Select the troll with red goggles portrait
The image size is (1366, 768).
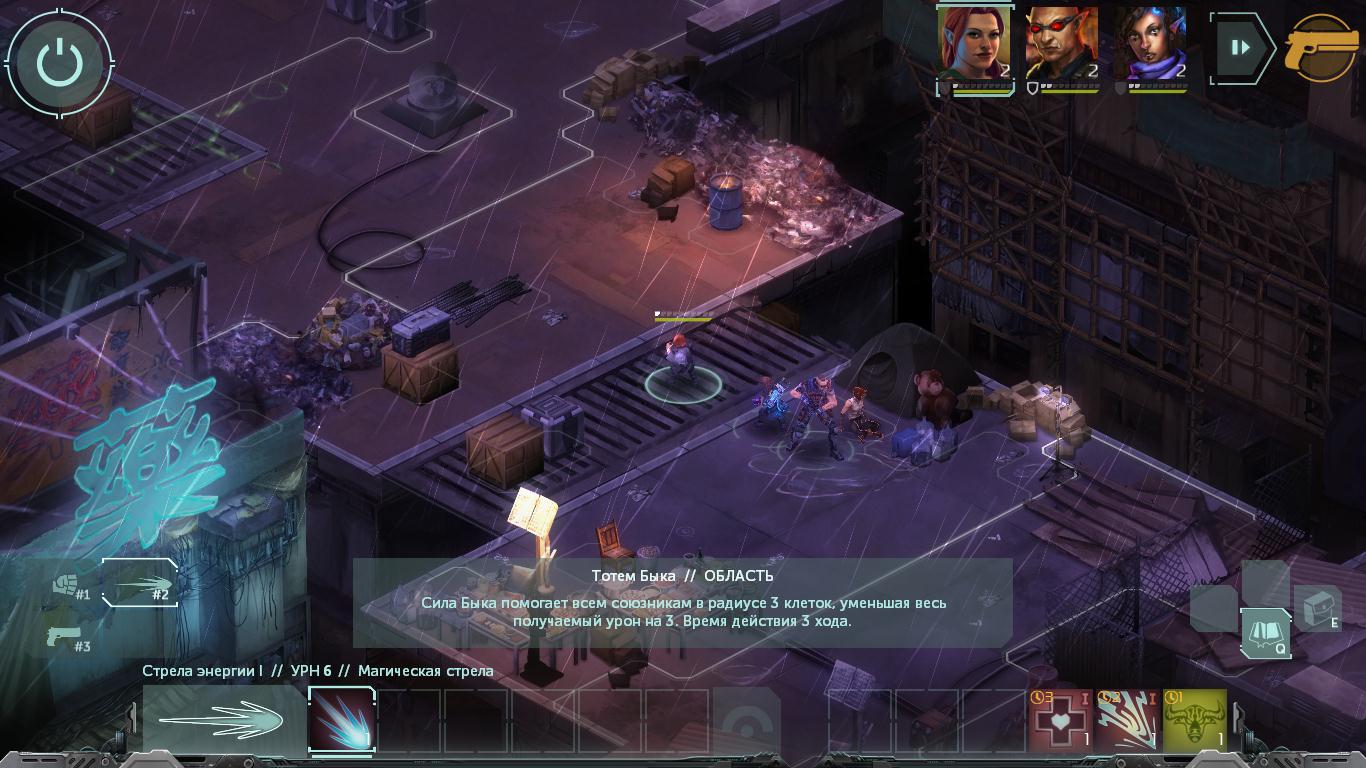(1061, 45)
